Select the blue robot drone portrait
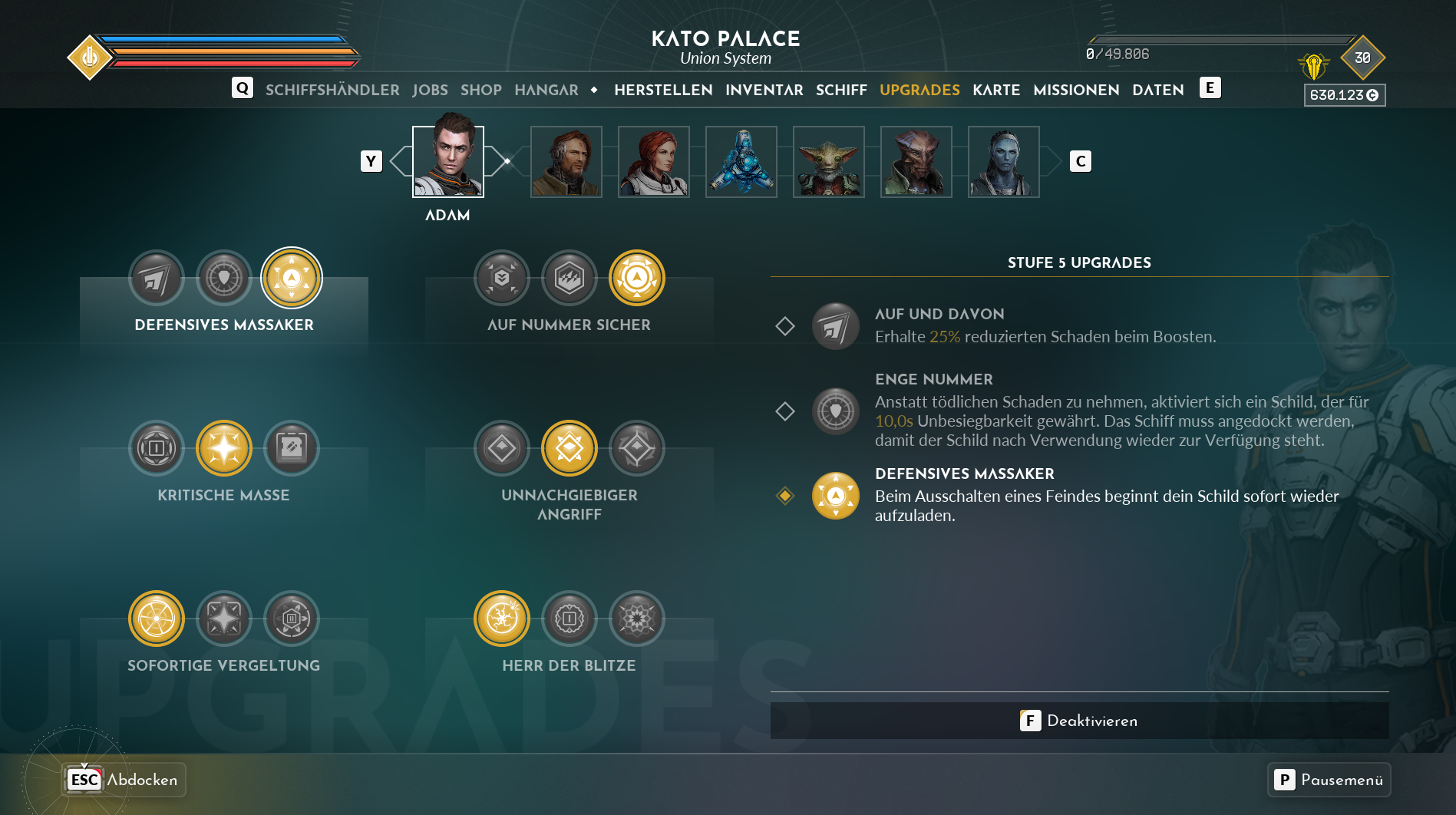Viewport: 1456px width, 815px height. 741,162
